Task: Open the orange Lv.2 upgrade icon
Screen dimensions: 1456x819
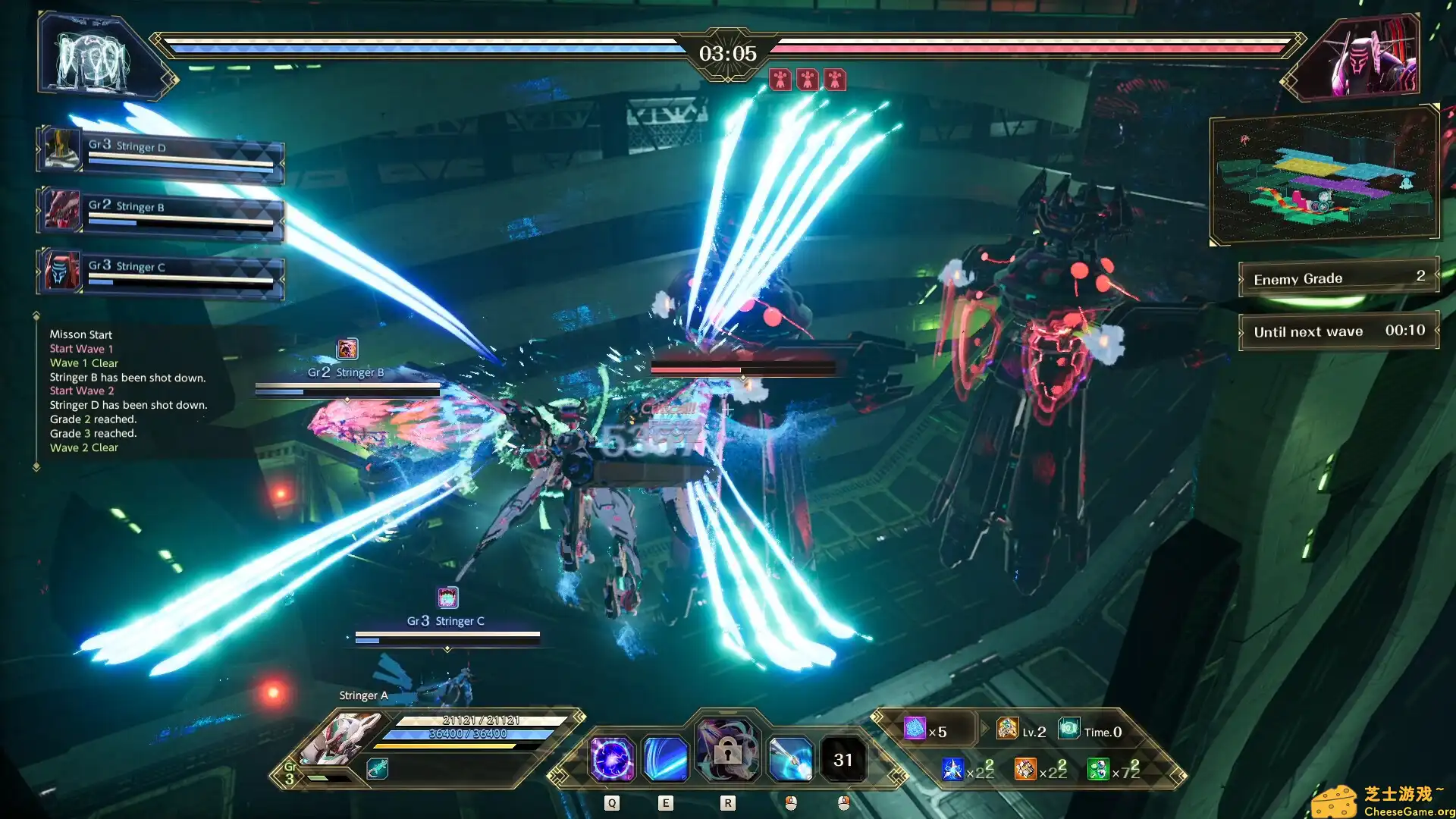Action: 1008,730
